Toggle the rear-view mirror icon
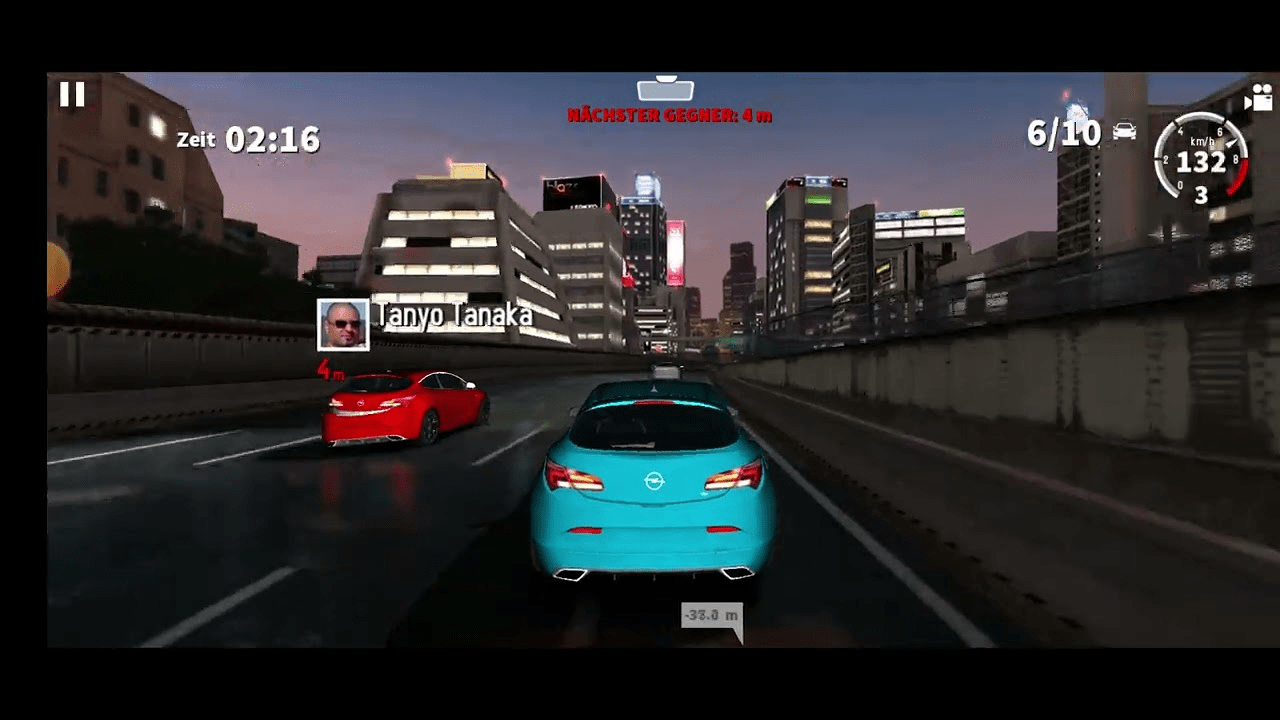 (x=665, y=89)
